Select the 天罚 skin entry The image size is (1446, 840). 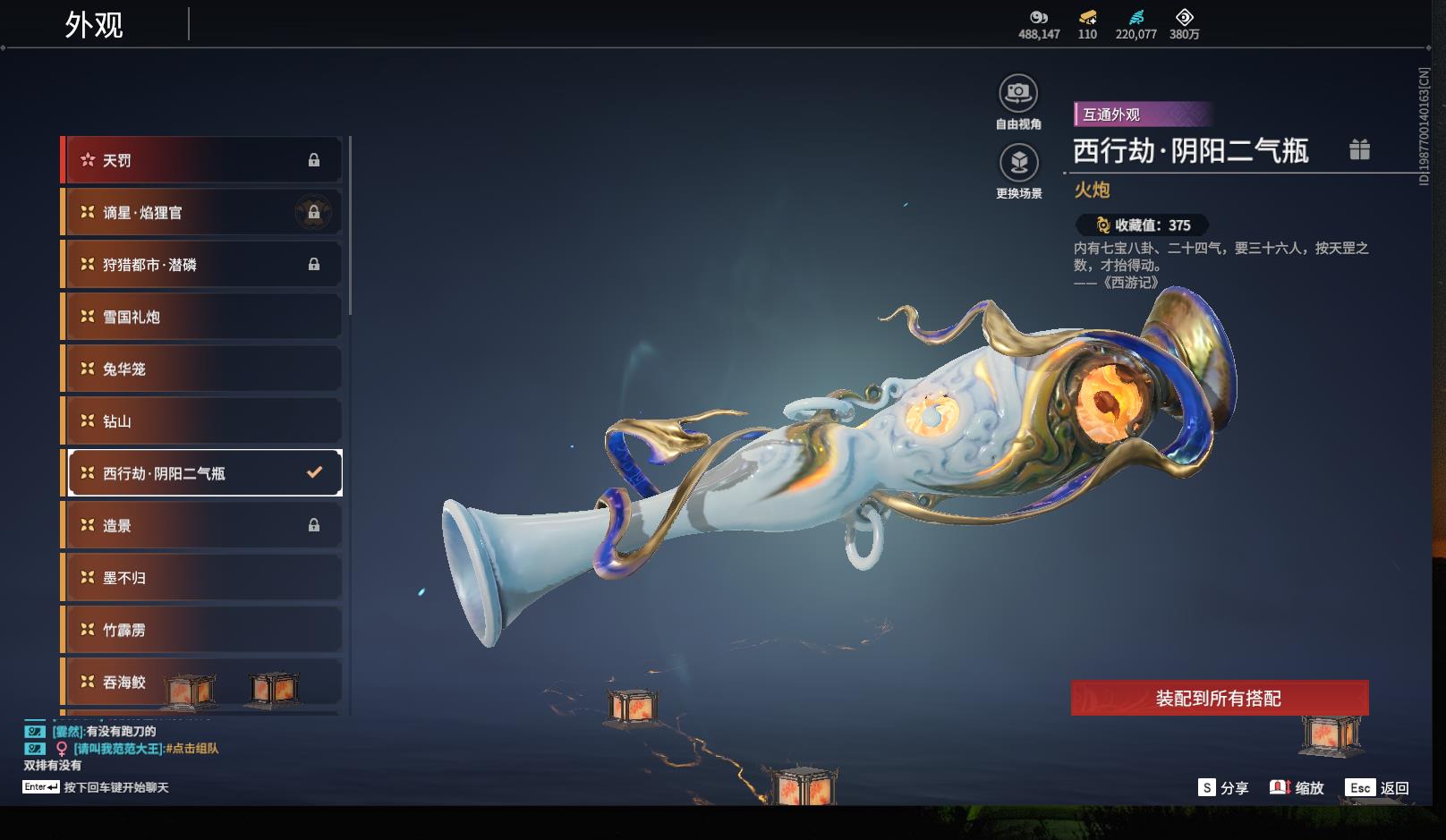[203, 160]
